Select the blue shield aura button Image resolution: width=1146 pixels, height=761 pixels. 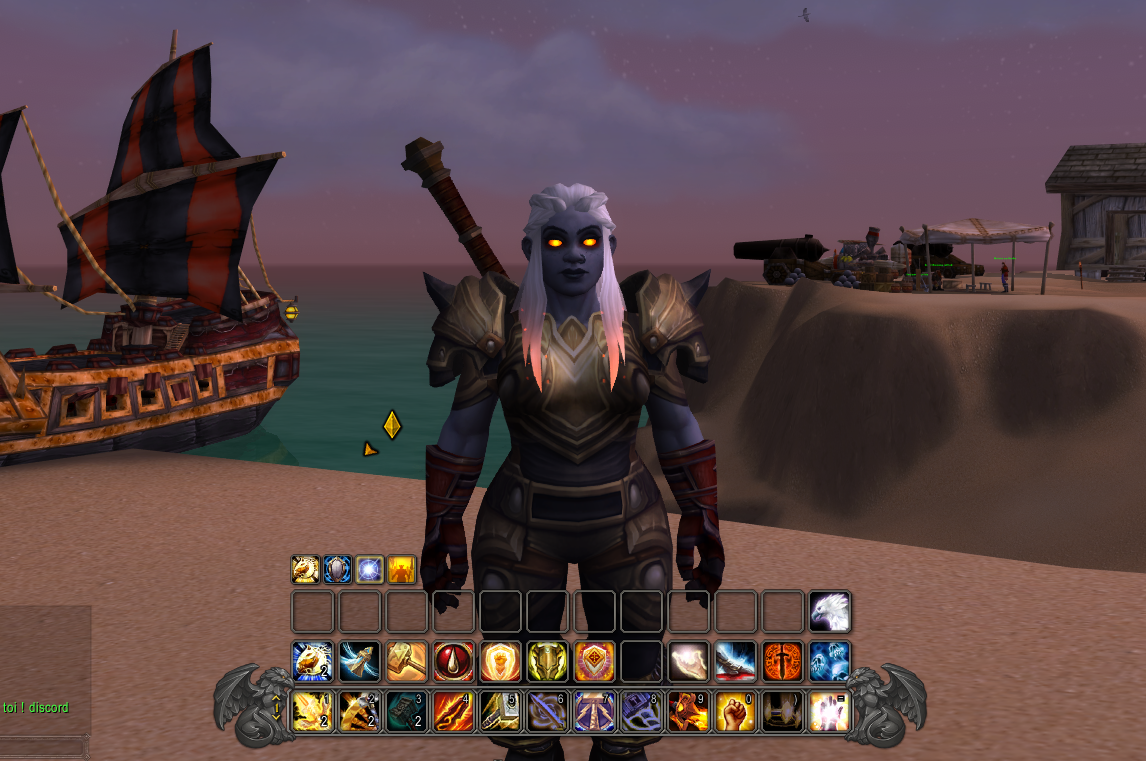(x=337, y=569)
